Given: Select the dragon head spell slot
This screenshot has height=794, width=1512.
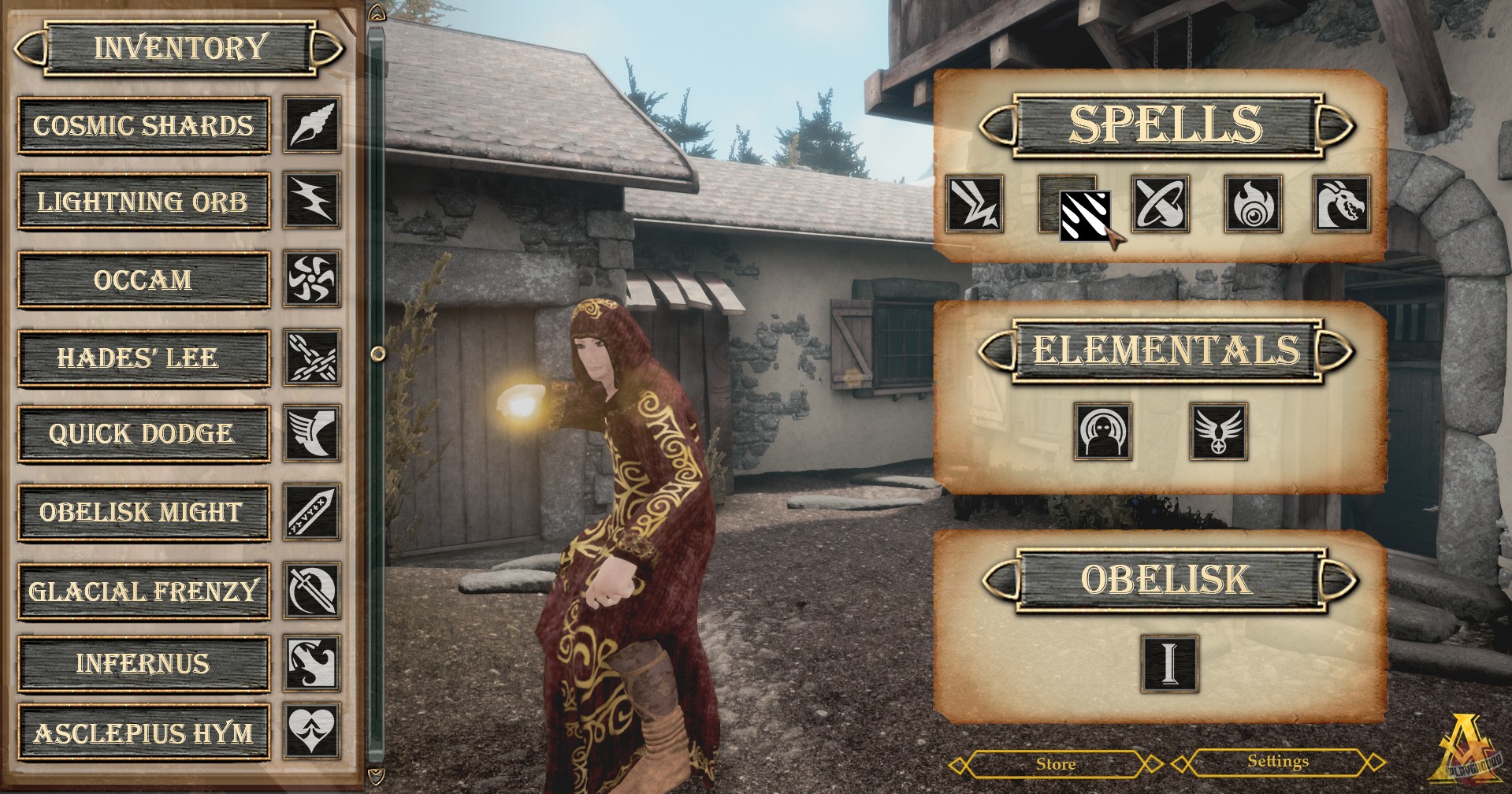Looking at the screenshot, I should coord(1342,204).
